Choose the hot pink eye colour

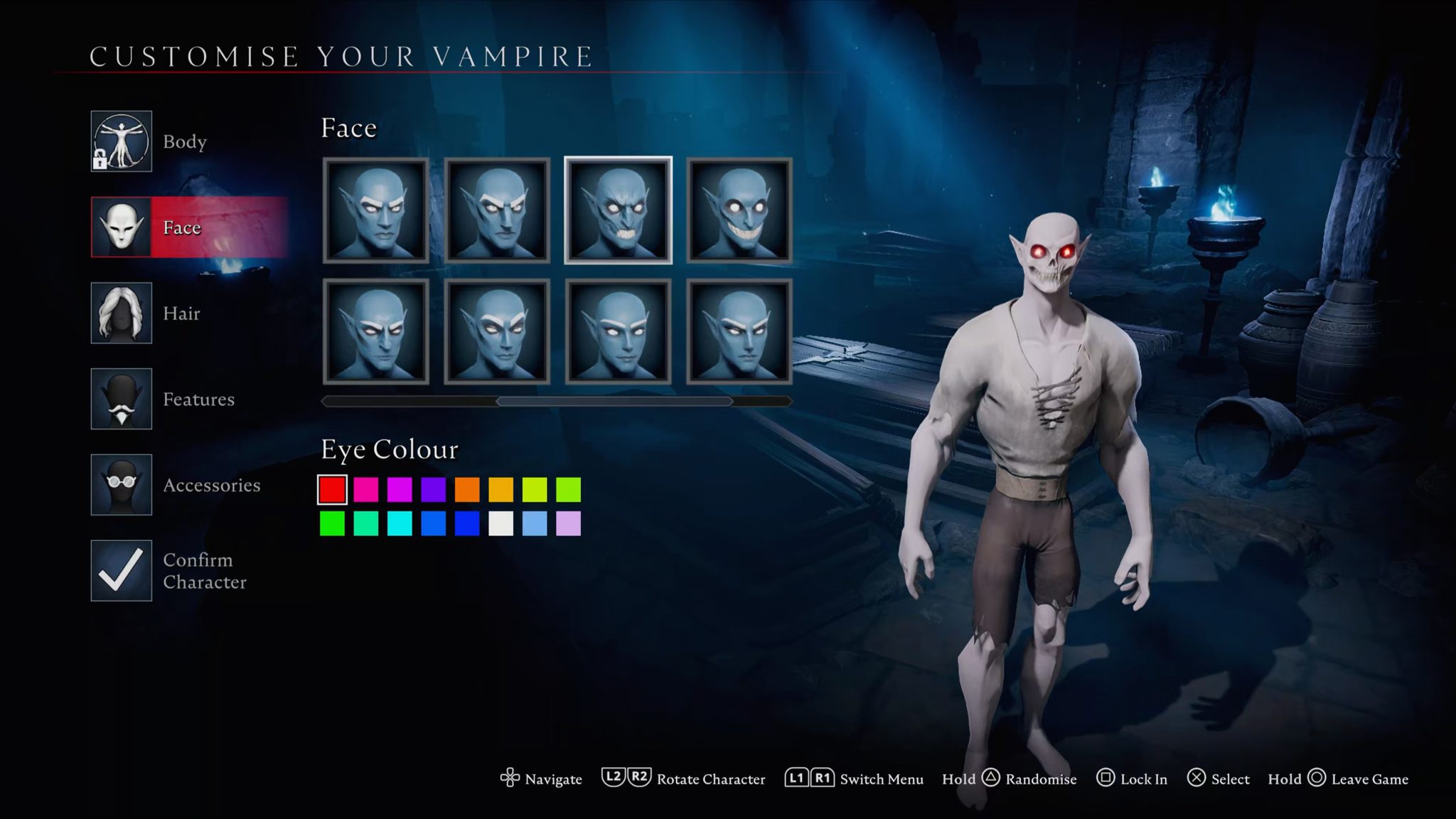tap(366, 490)
